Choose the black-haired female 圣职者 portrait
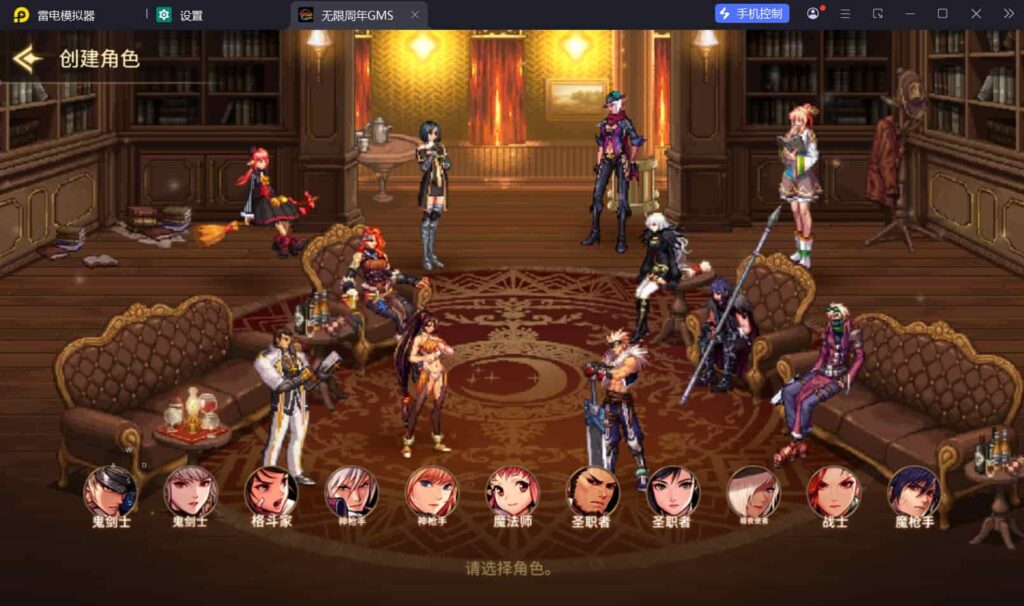 pos(673,492)
